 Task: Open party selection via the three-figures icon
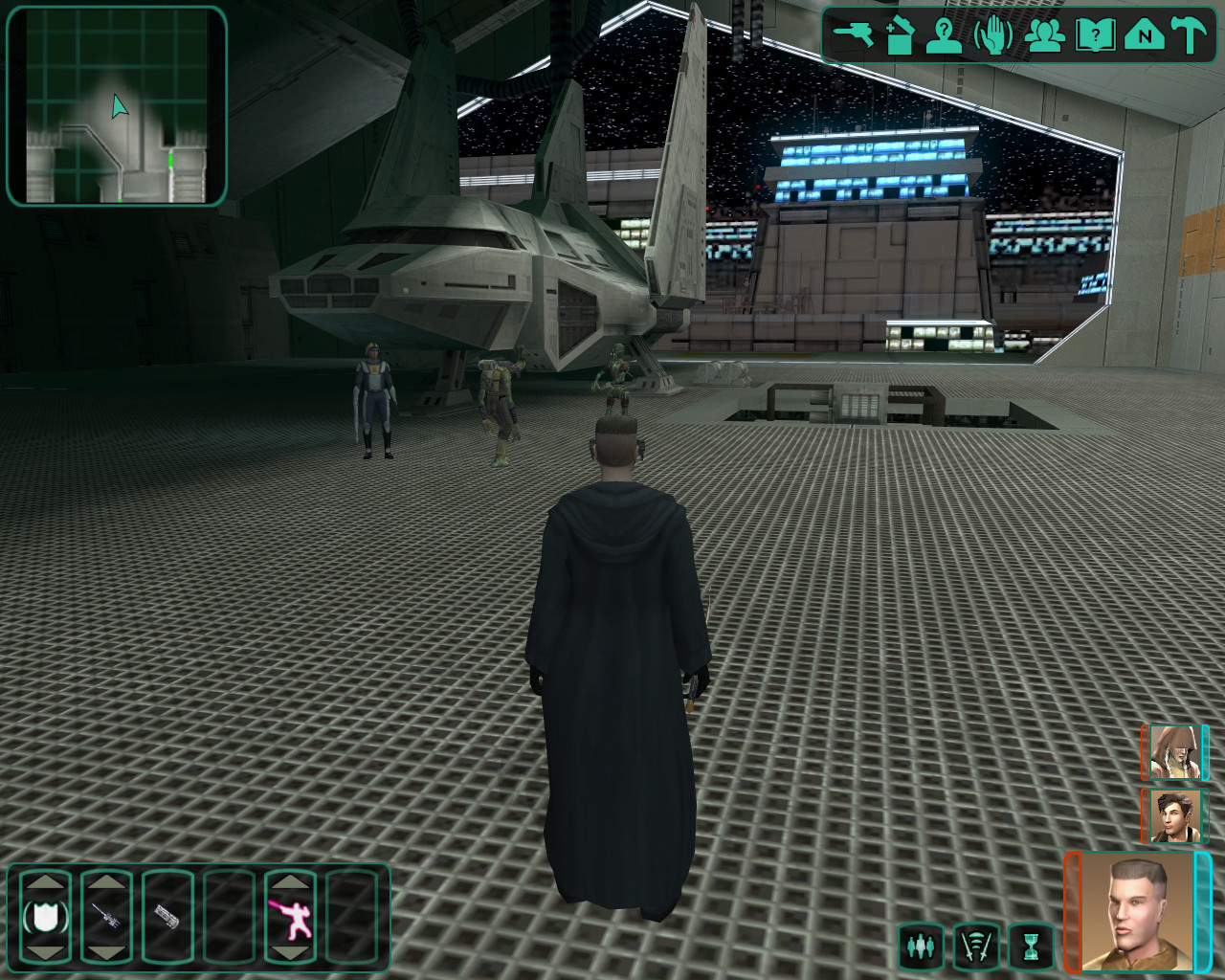click(1045, 36)
